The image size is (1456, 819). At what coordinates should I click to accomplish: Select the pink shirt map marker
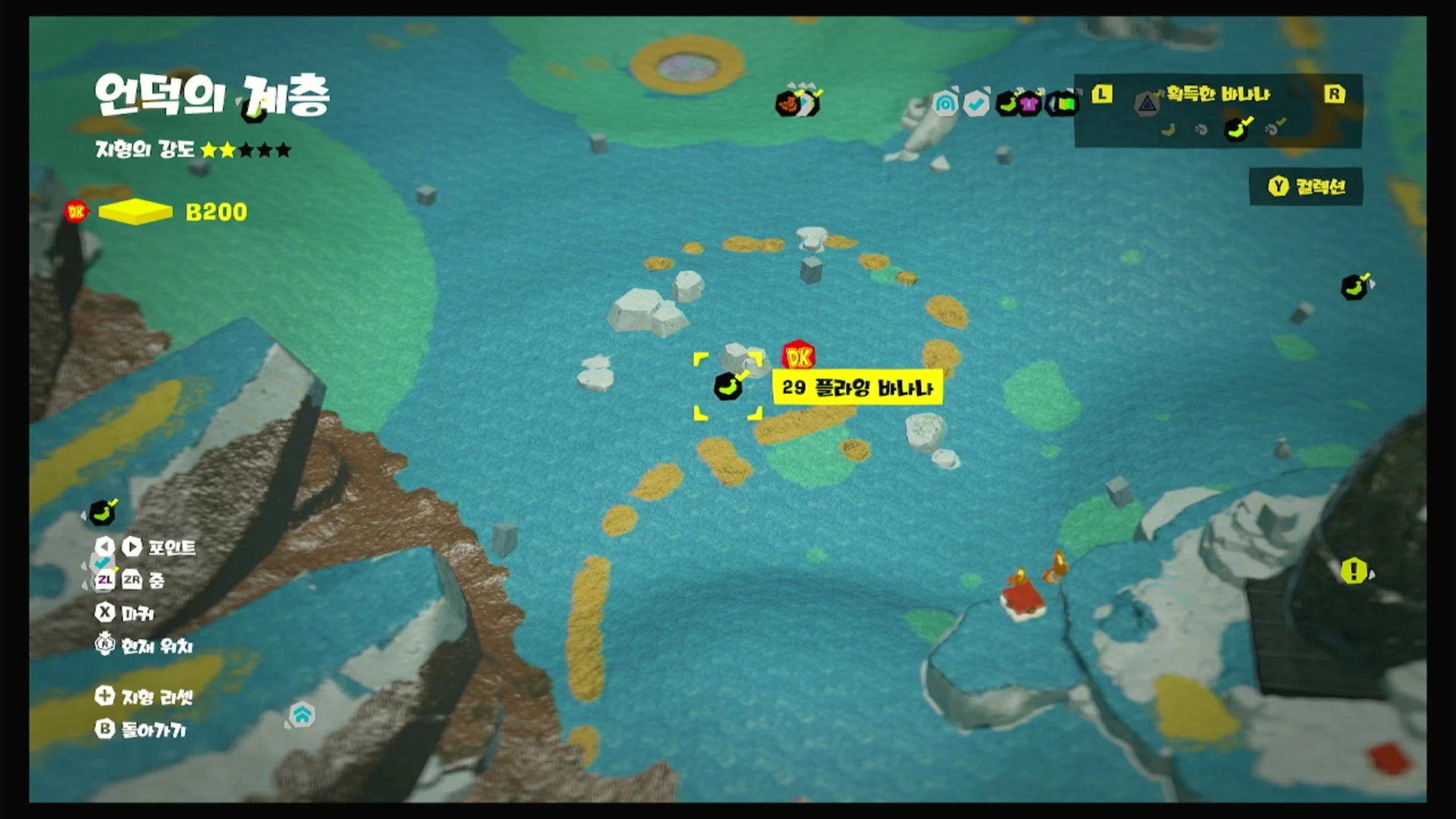point(1029,104)
